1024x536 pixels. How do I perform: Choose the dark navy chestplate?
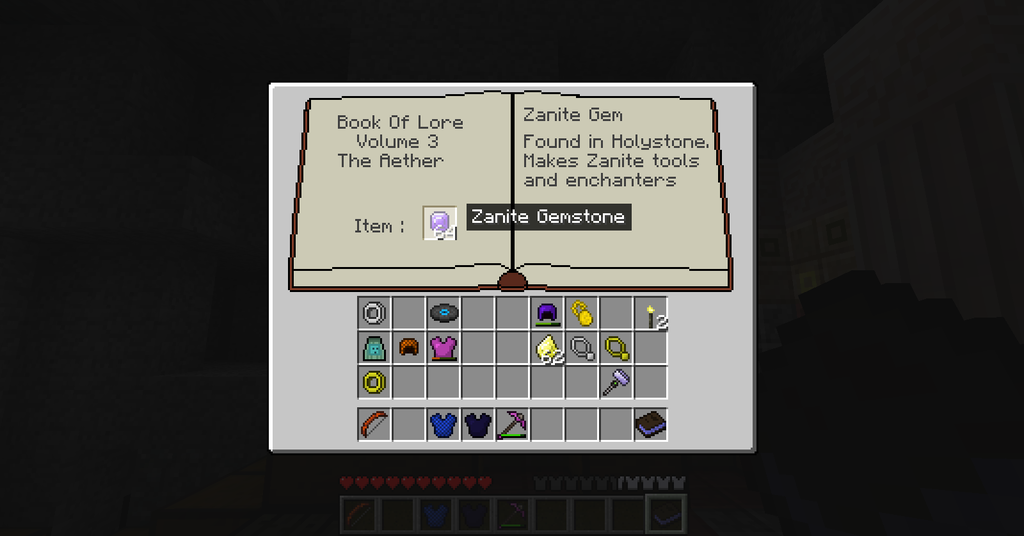478,424
